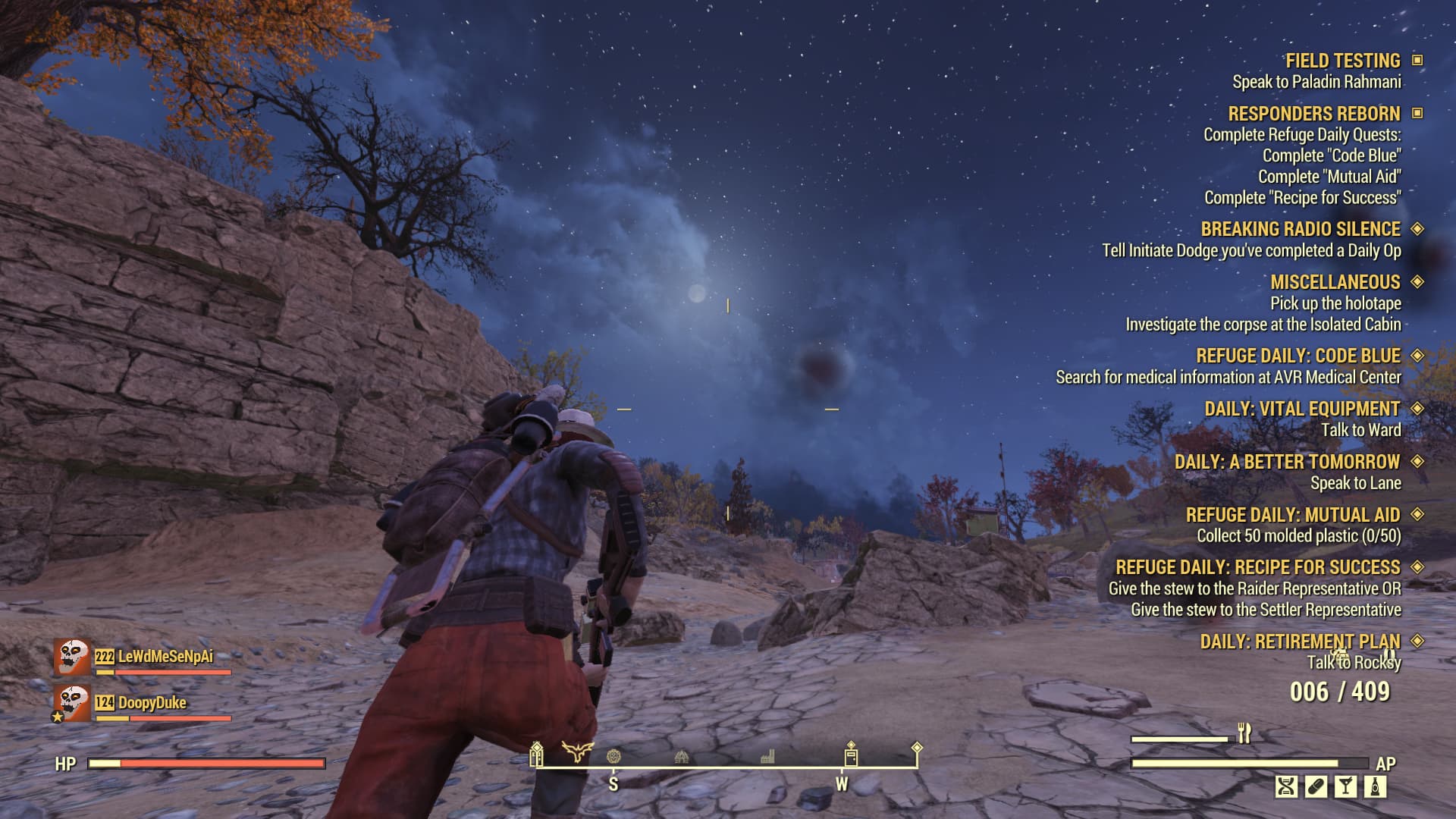Select the pill chem effects icon
The width and height of the screenshot is (1456, 819).
coord(1316,786)
